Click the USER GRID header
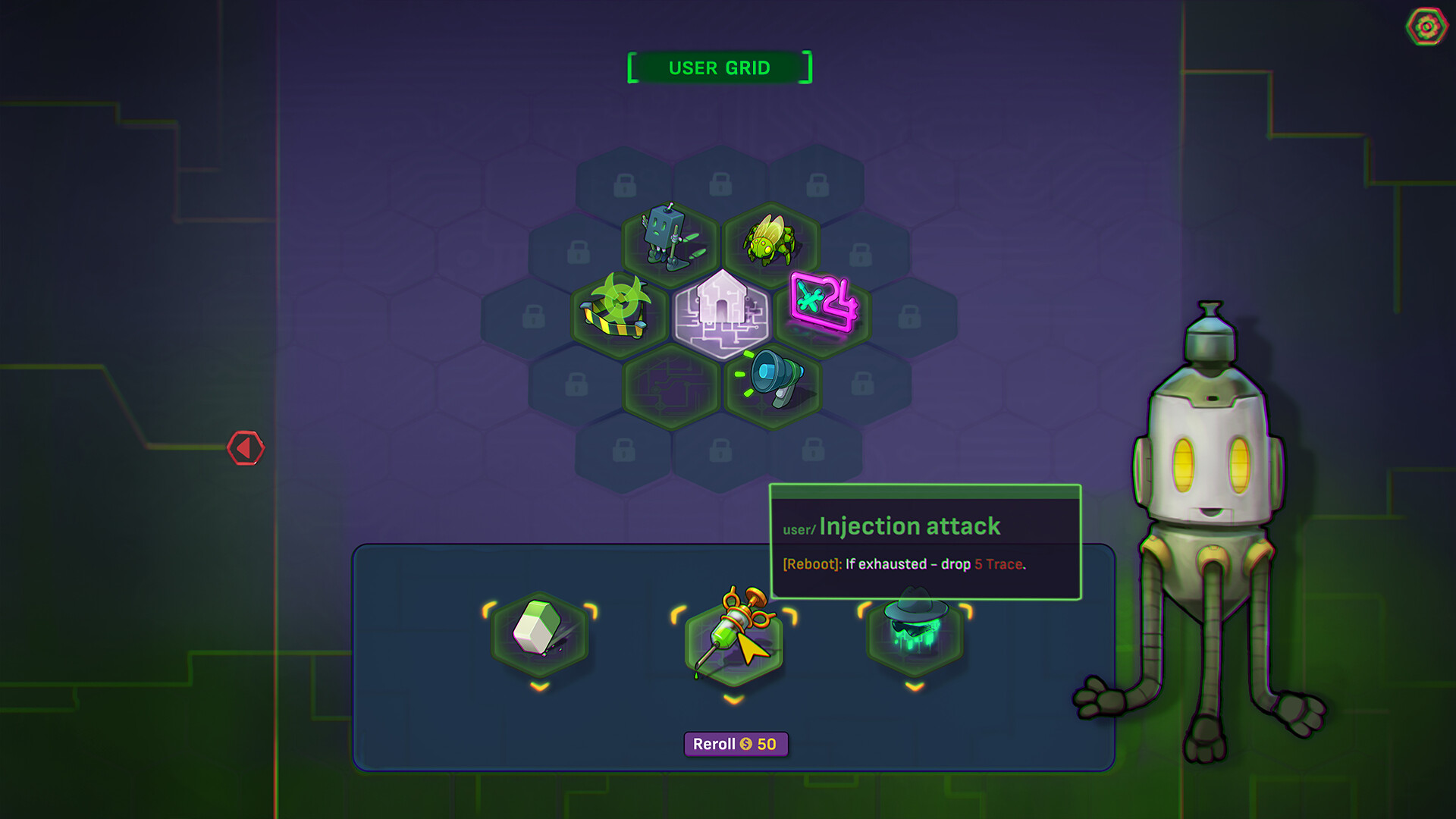This screenshot has width=1456, height=819. tap(718, 67)
